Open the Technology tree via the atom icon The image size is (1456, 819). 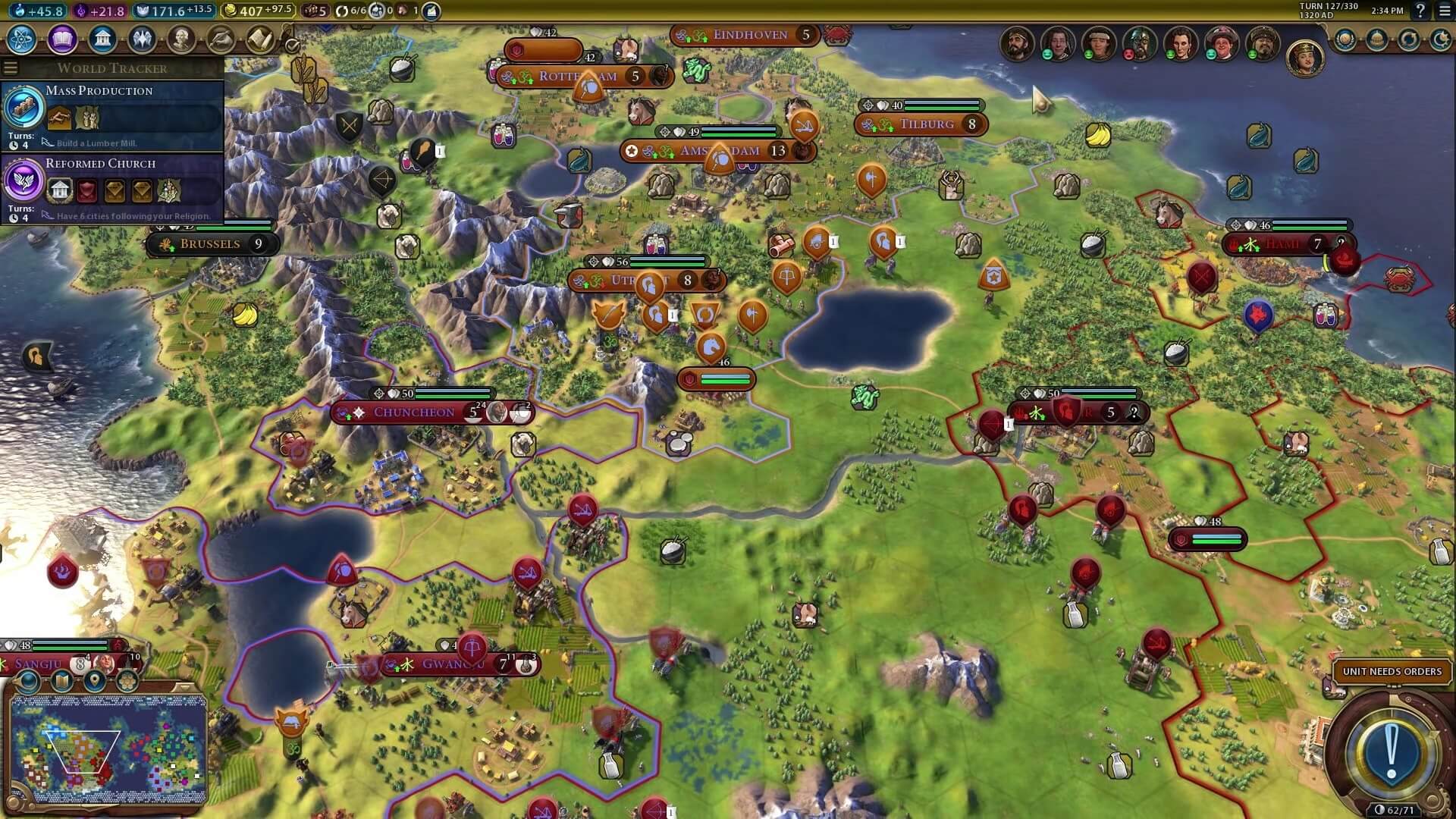click(22, 39)
